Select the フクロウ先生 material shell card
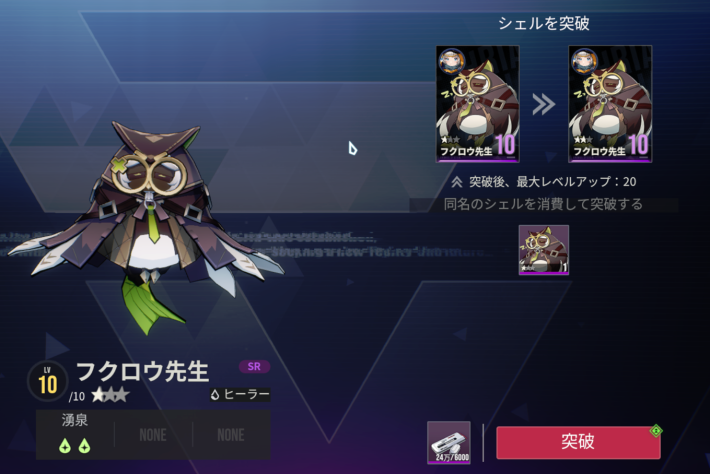This screenshot has width=710, height=474. [544, 250]
